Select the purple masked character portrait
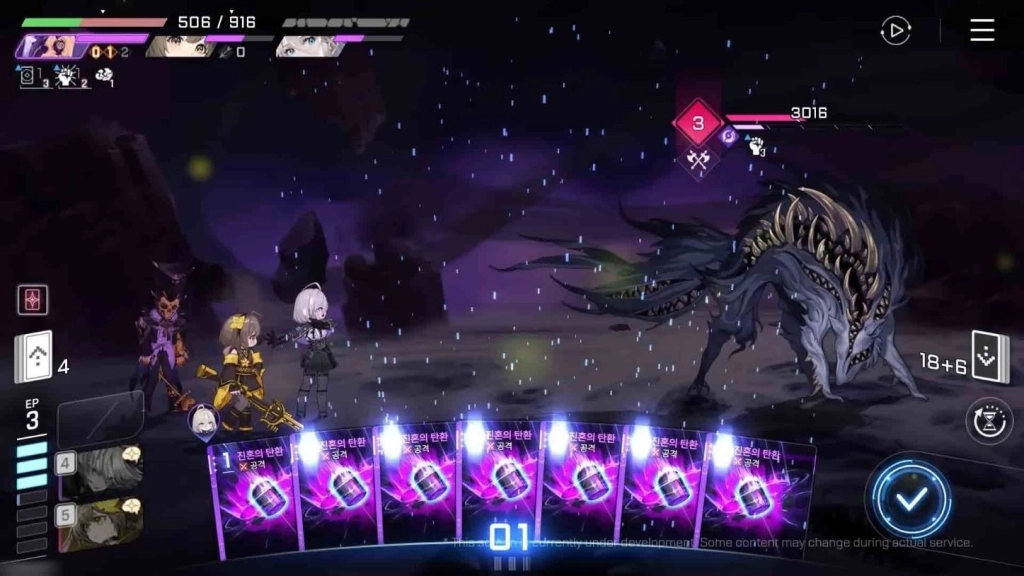The width and height of the screenshot is (1024, 576). pos(47,46)
